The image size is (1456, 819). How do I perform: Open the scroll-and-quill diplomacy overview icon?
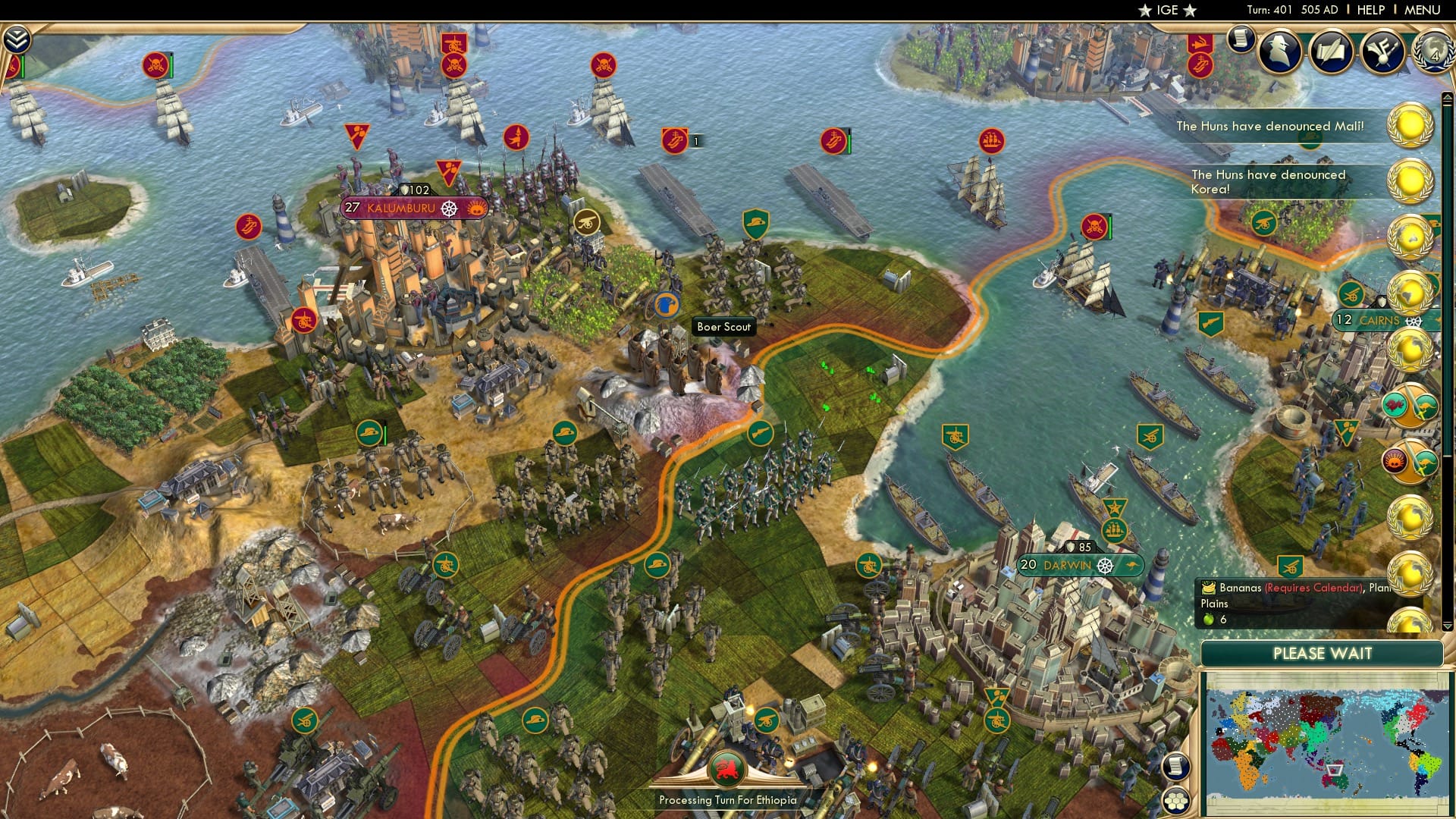(1332, 52)
